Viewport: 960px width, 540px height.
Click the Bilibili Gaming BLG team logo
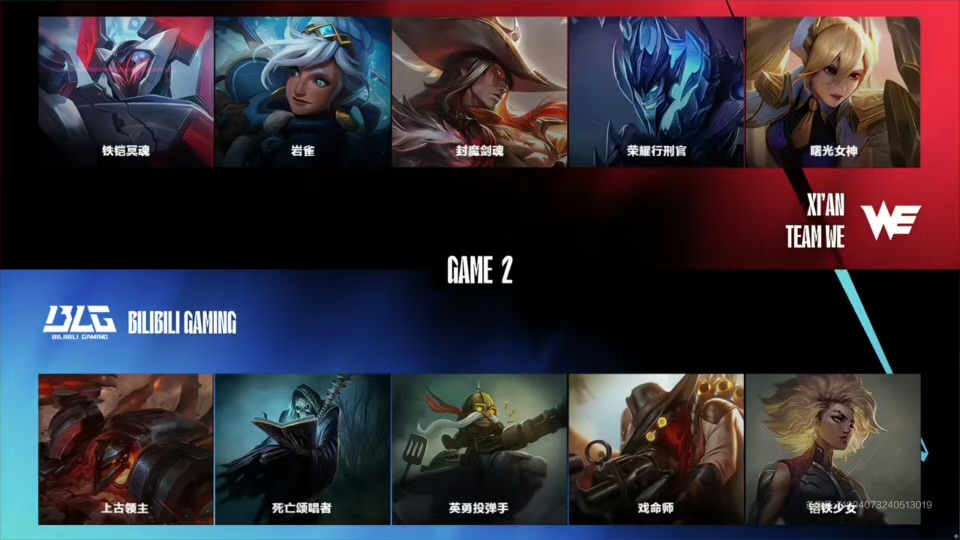[79, 322]
